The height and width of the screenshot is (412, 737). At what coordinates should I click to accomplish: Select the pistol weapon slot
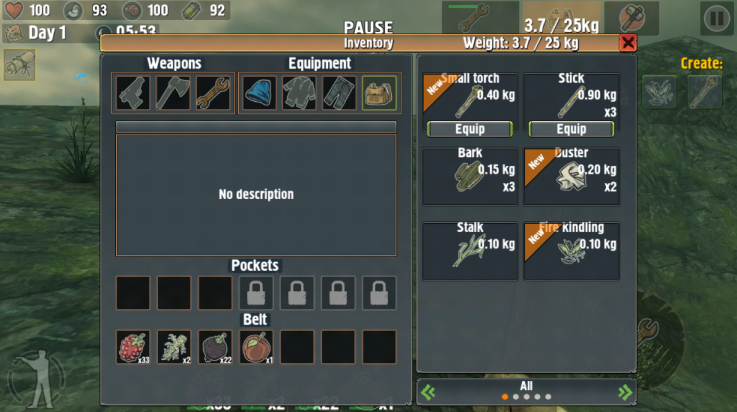133,93
